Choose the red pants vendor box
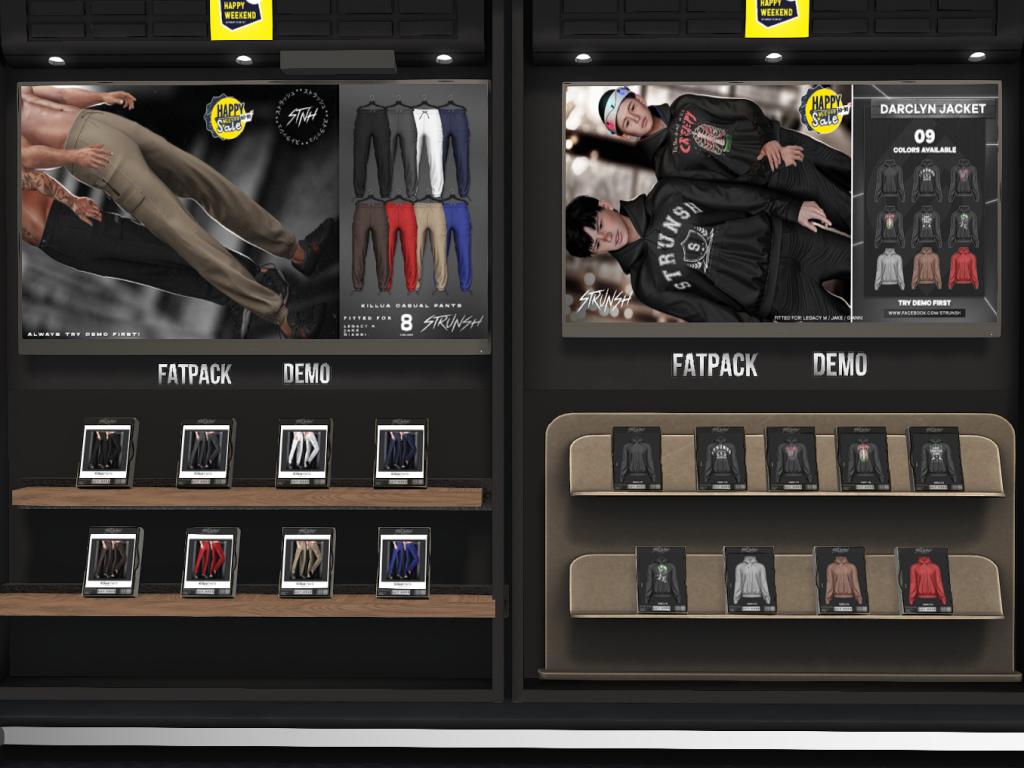The height and width of the screenshot is (768, 1024). (210, 561)
